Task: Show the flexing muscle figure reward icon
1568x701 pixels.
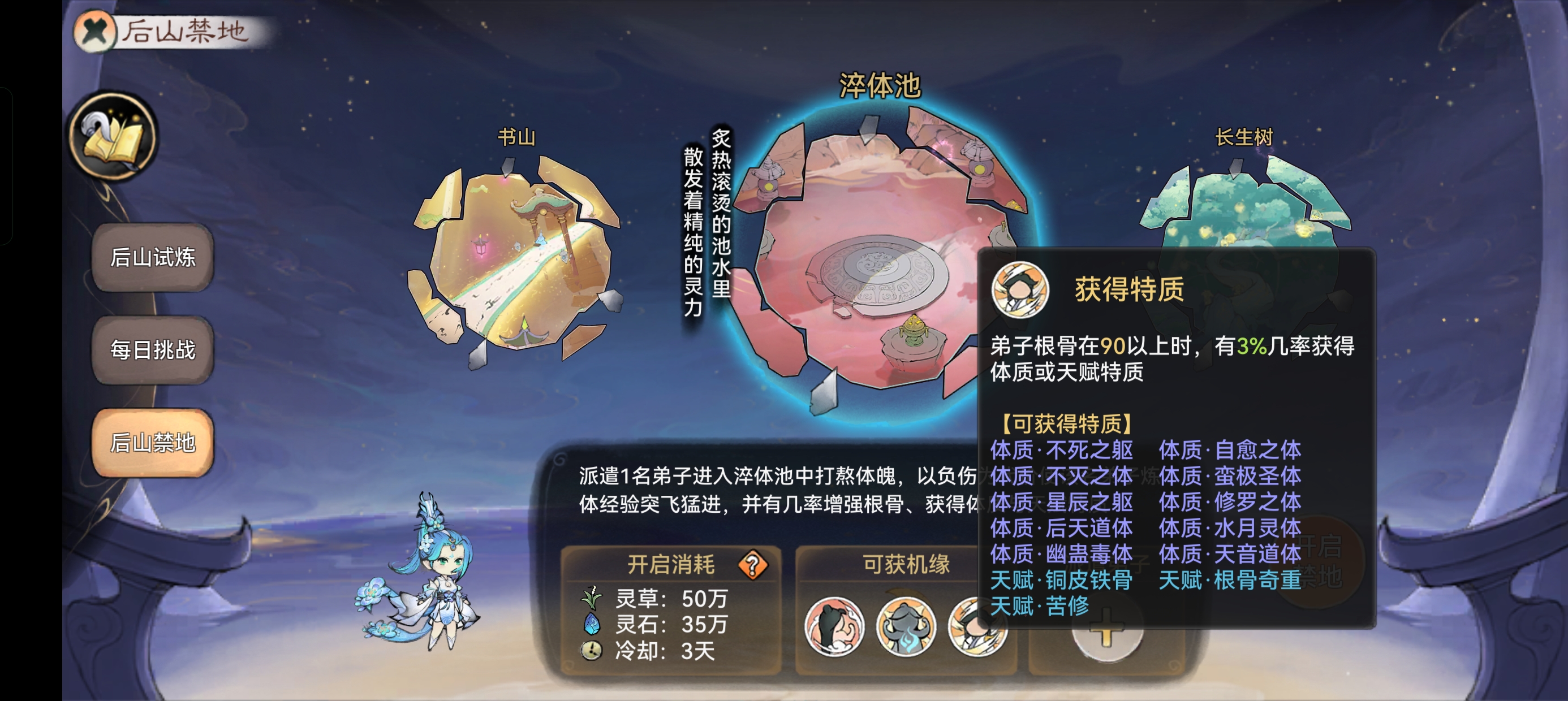Action: click(x=834, y=628)
